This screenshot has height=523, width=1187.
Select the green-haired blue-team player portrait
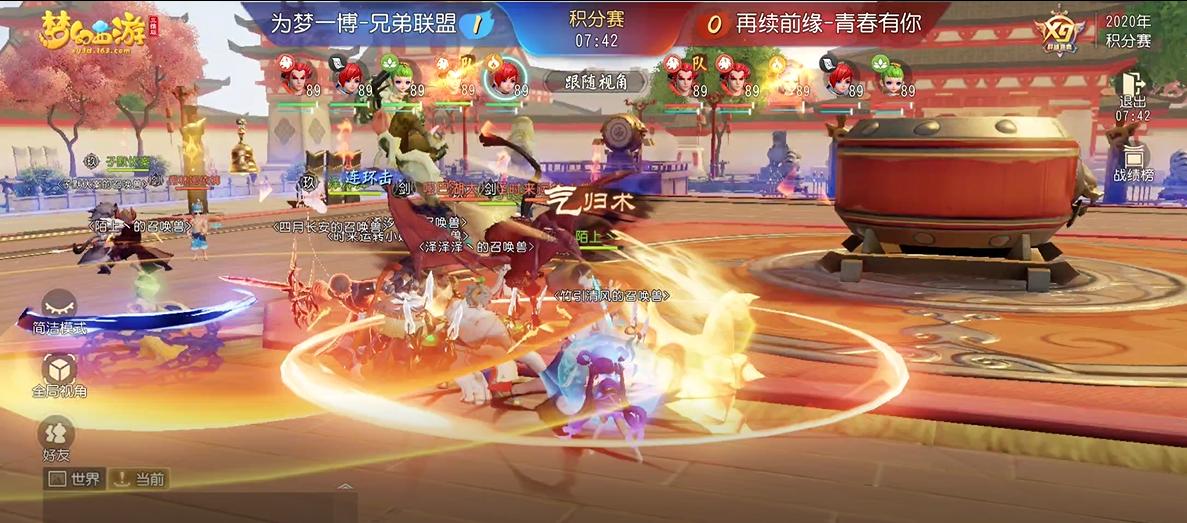400,77
